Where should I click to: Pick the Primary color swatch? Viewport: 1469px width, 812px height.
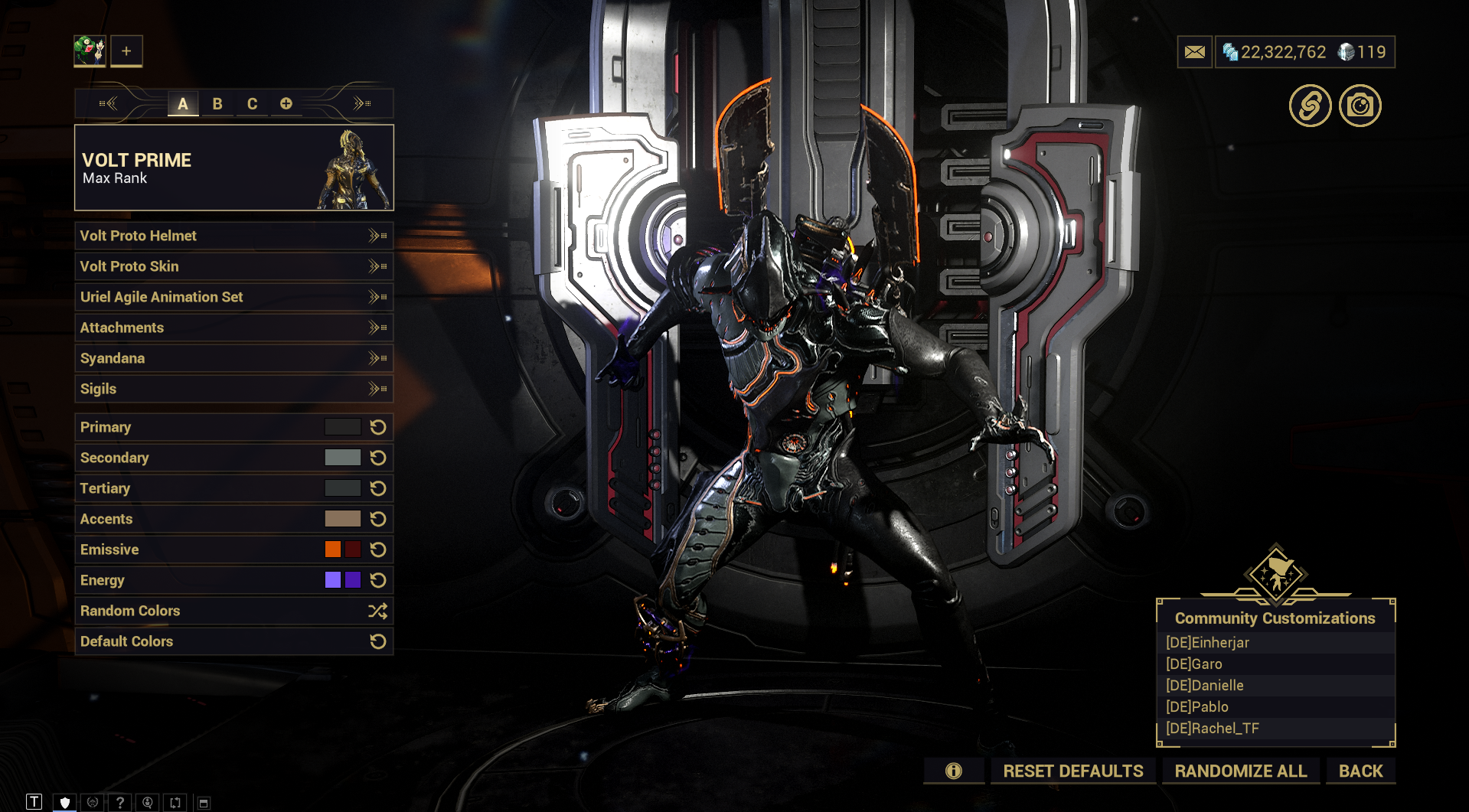click(x=342, y=427)
